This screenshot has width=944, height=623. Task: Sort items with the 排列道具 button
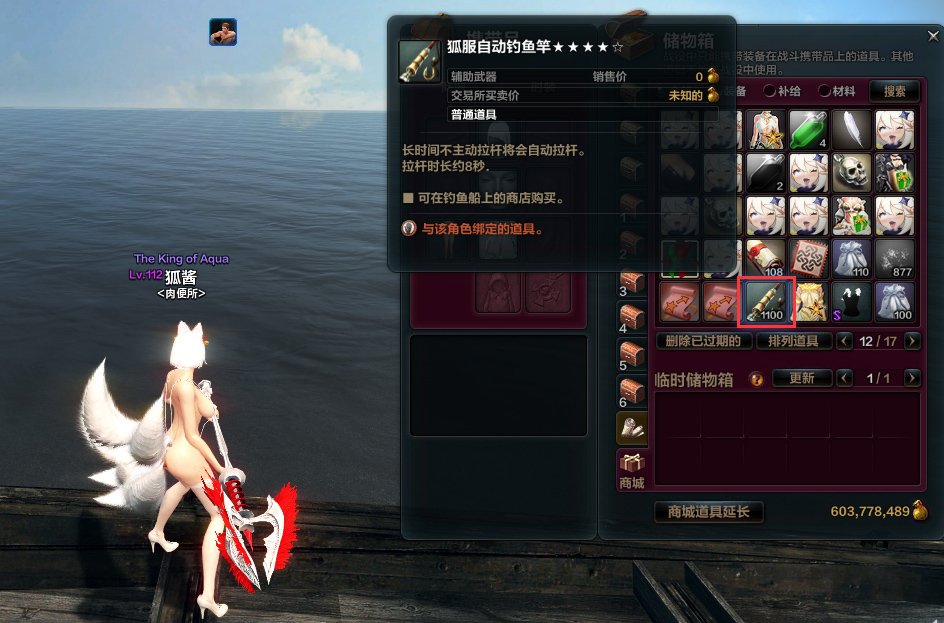[793, 341]
